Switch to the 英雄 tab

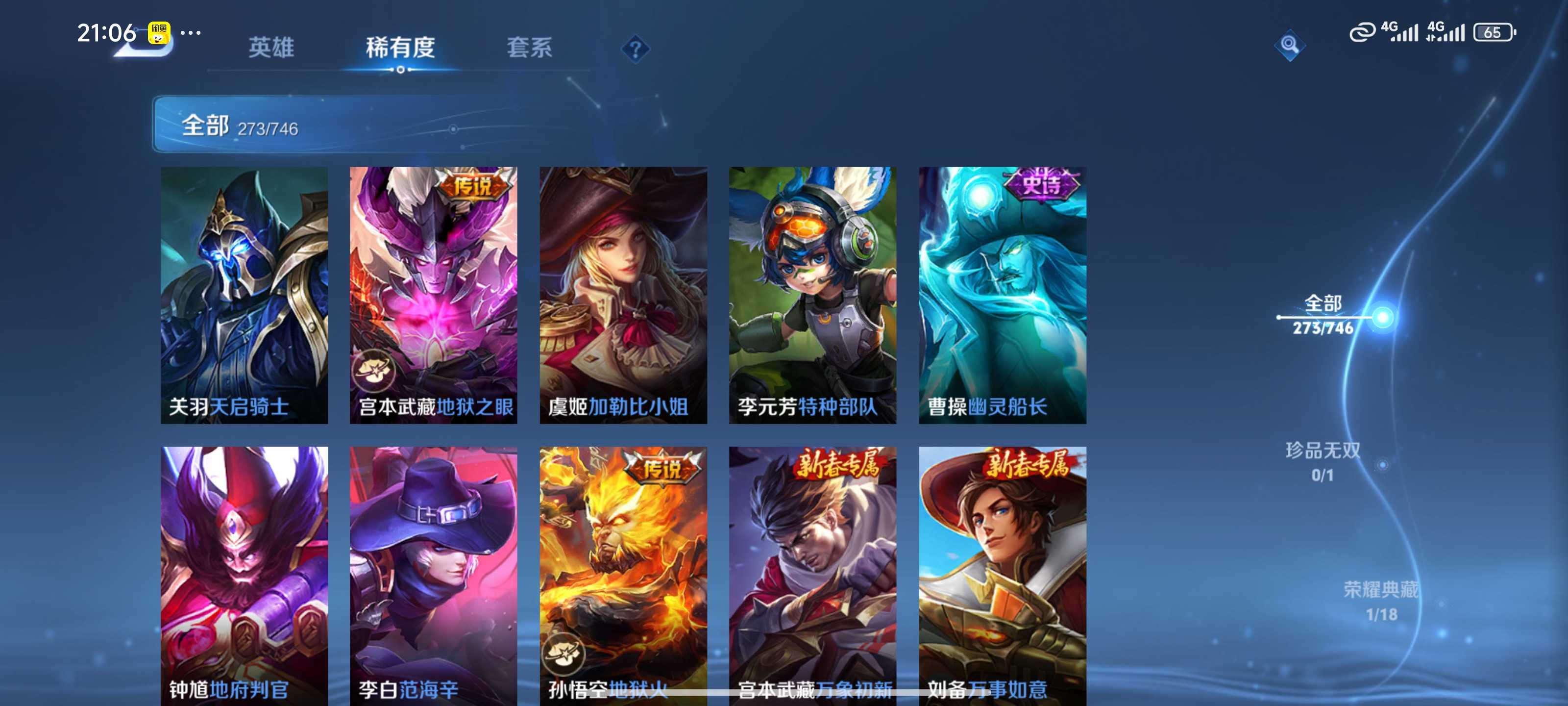[271, 48]
